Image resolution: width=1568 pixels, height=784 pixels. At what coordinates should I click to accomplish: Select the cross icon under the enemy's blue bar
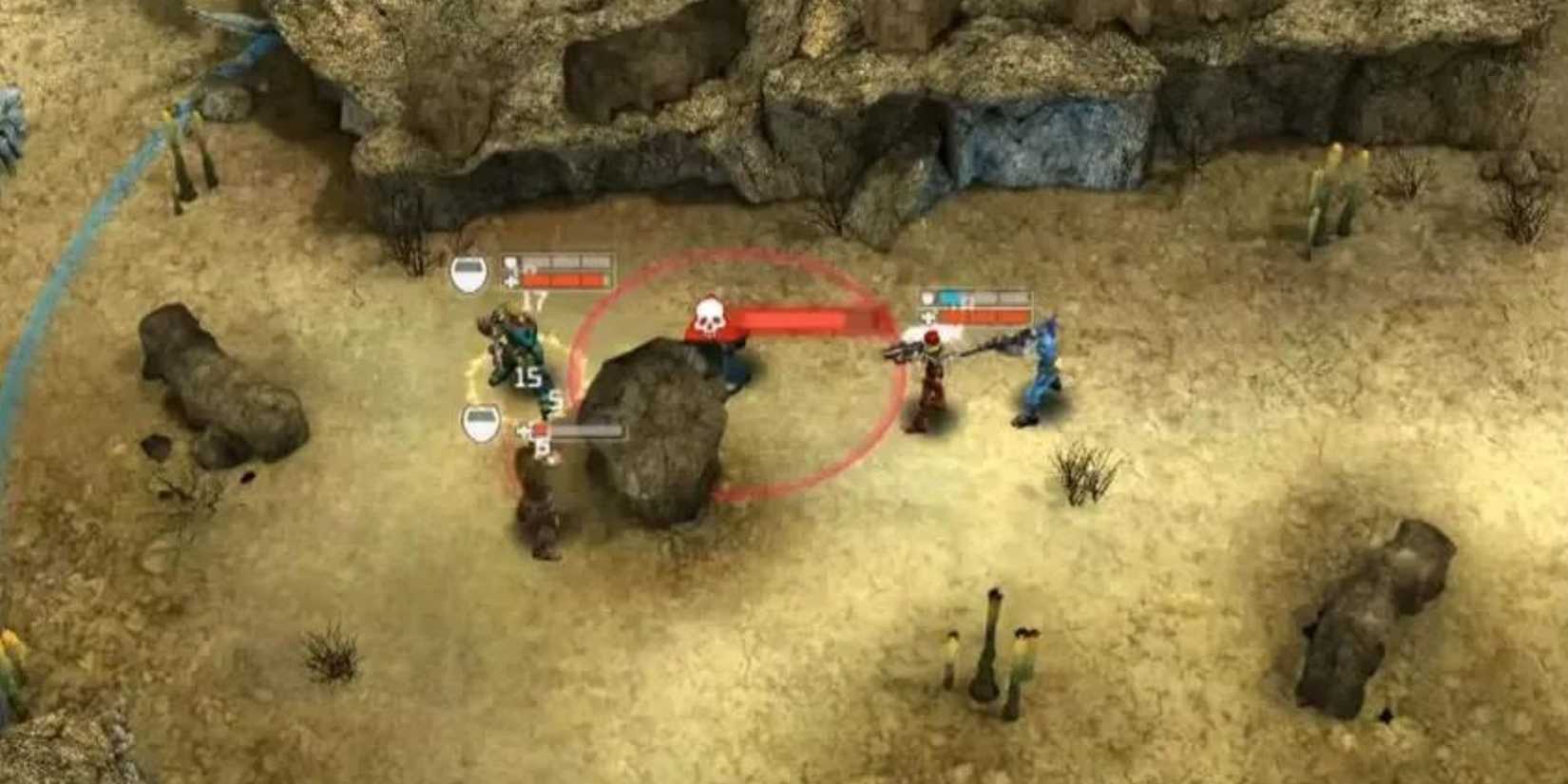[x=927, y=316]
